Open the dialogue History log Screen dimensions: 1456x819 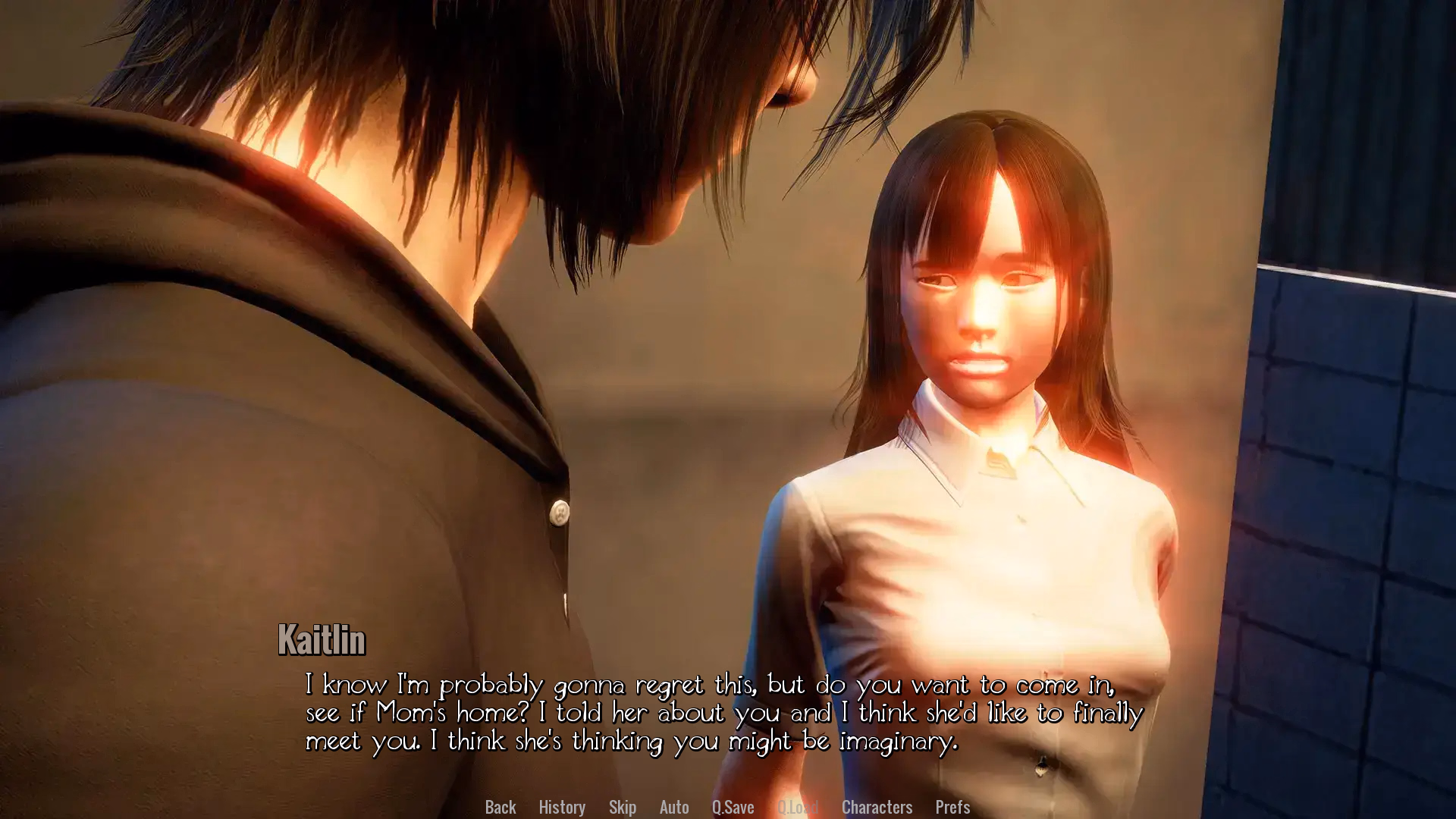pyautogui.click(x=562, y=807)
